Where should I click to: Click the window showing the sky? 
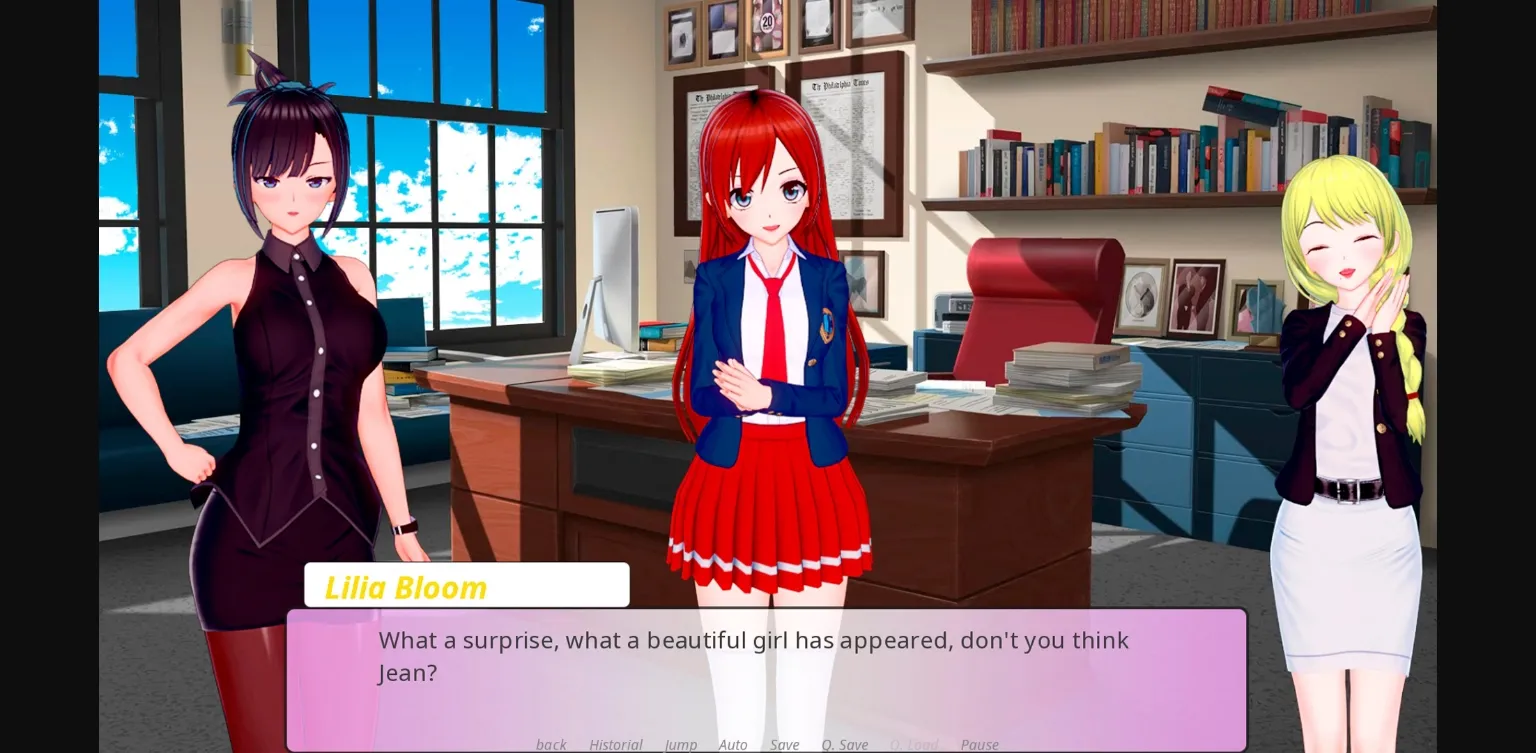pyautogui.click(x=480, y=180)
